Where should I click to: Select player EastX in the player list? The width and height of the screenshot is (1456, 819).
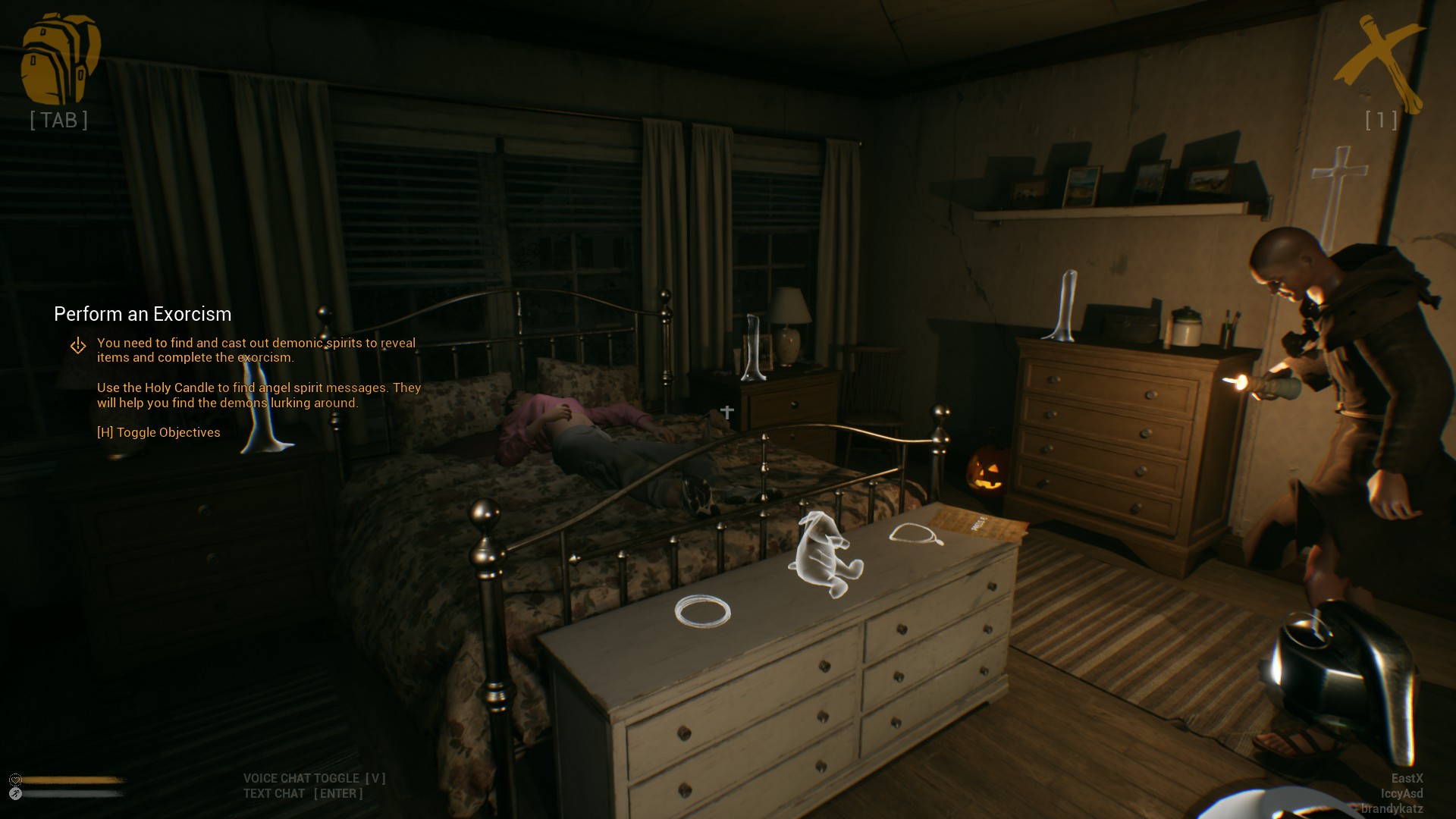[1407, 778]
